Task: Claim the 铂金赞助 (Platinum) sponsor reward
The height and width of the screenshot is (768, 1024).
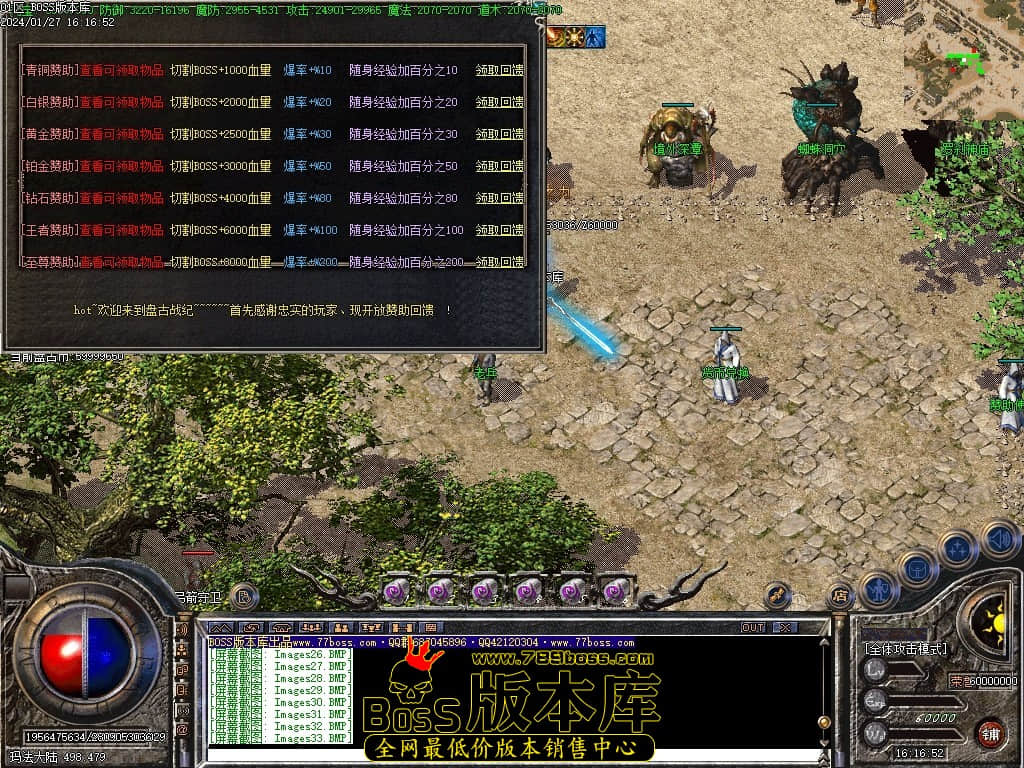Action: pos(499,167)
